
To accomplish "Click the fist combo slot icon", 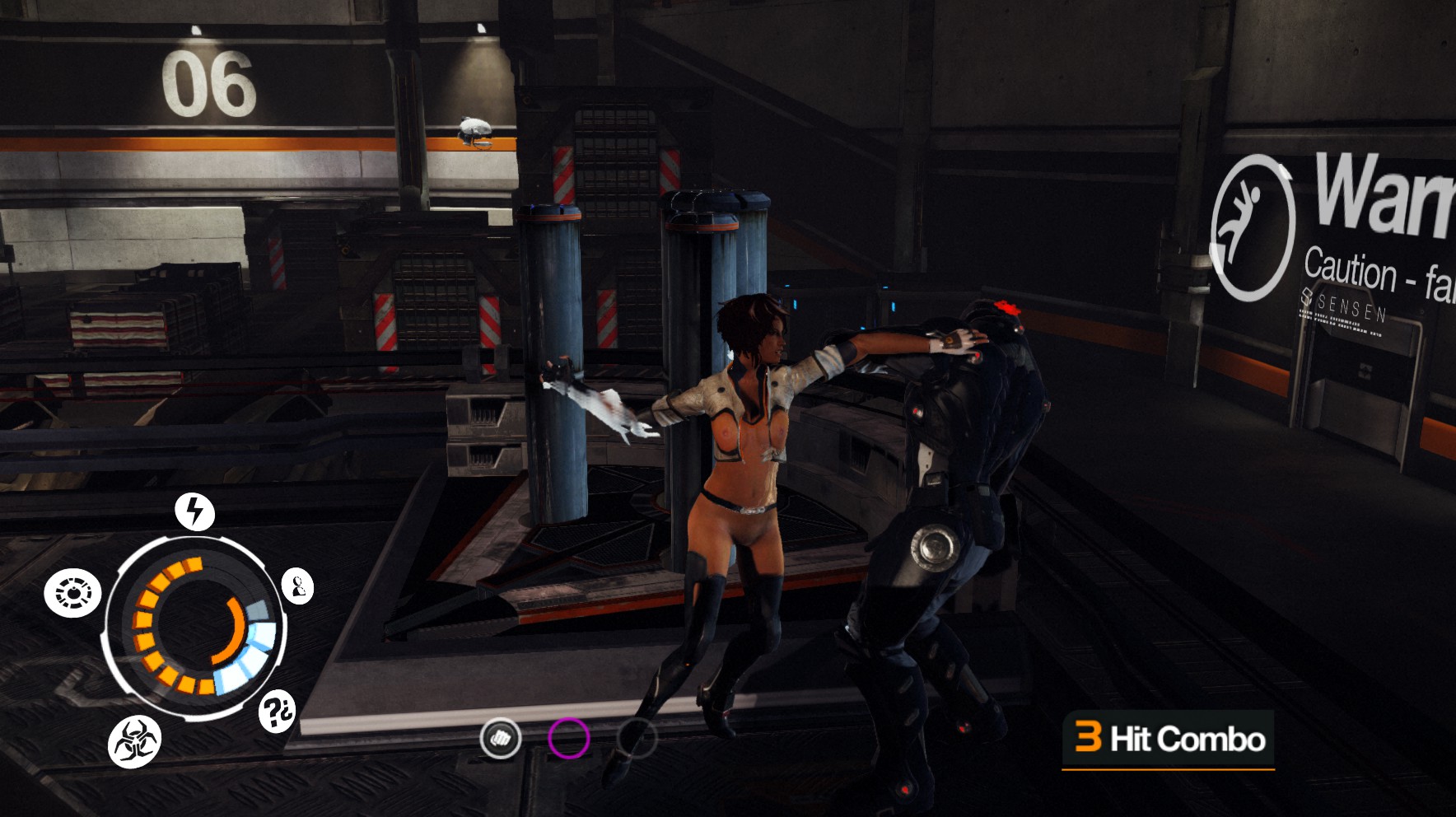I will click(501, 737).
